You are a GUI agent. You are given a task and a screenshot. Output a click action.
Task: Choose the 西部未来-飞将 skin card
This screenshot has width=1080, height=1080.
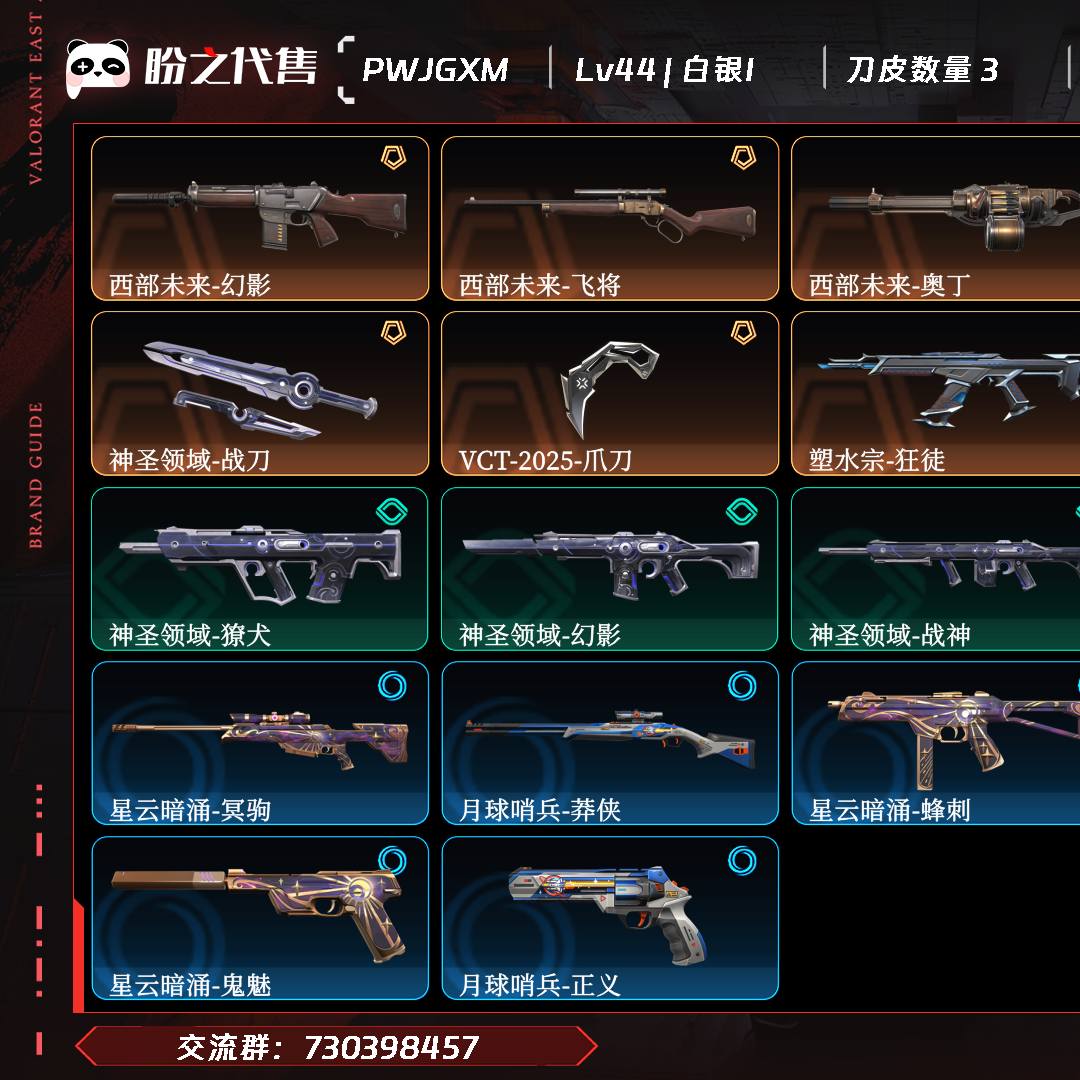[610, 218]
